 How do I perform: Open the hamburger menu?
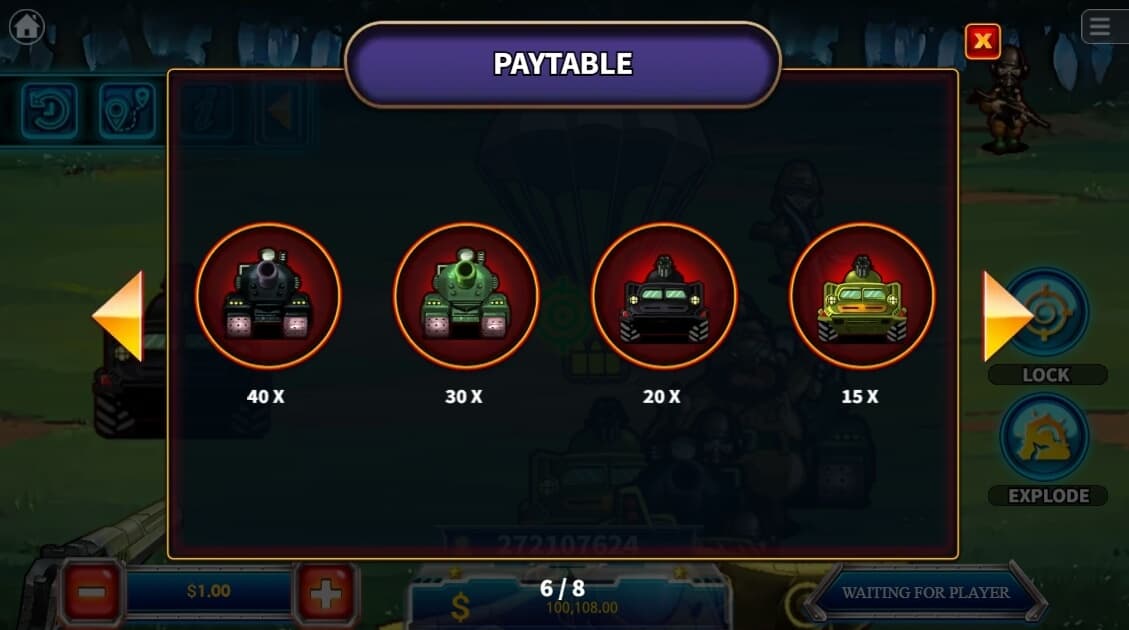click(1101, 27)
